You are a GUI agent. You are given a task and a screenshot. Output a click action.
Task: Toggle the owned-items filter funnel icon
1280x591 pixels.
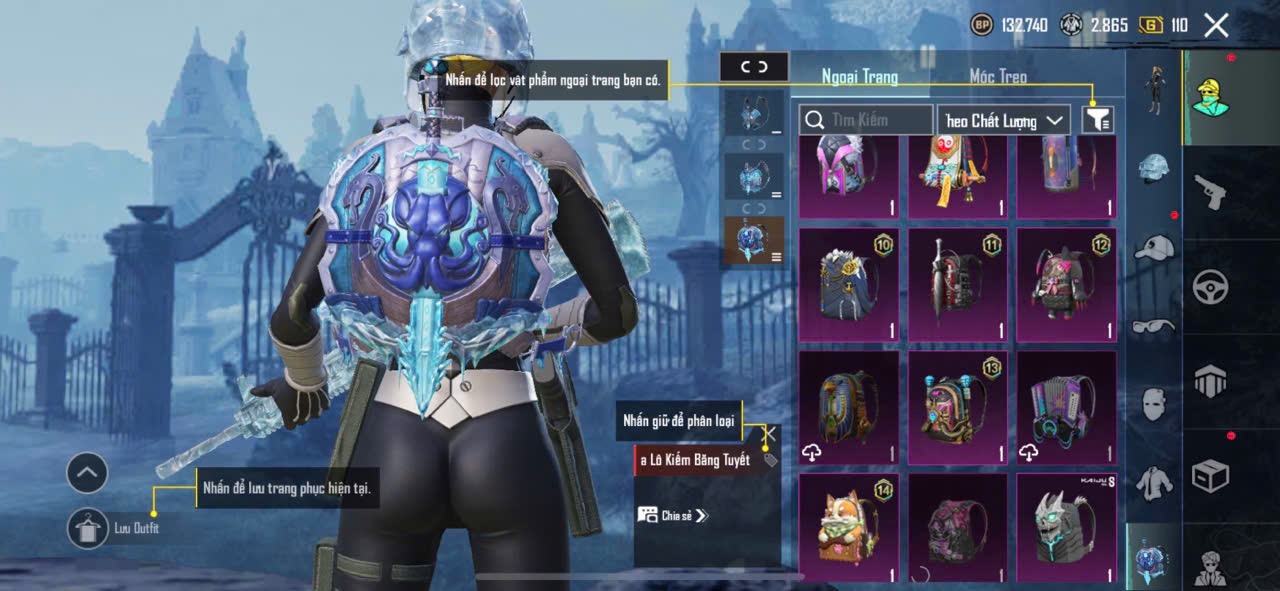(x=1098, y=120)
